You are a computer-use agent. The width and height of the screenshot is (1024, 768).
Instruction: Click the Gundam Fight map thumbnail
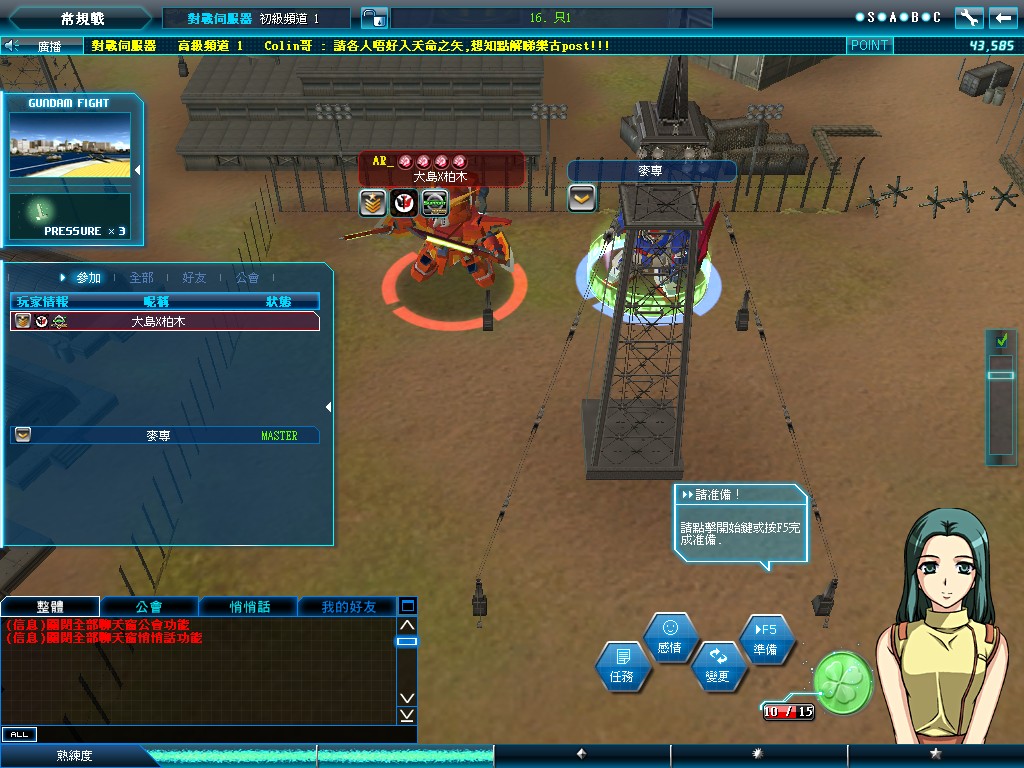(70, 145)
